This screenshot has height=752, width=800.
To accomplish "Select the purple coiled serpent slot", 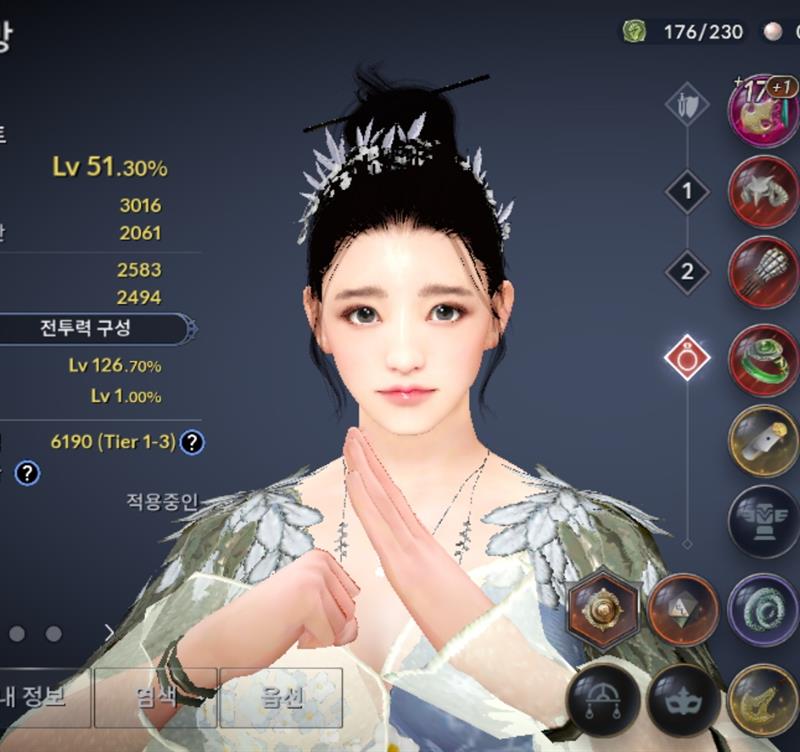I will [x=763, y=609].
